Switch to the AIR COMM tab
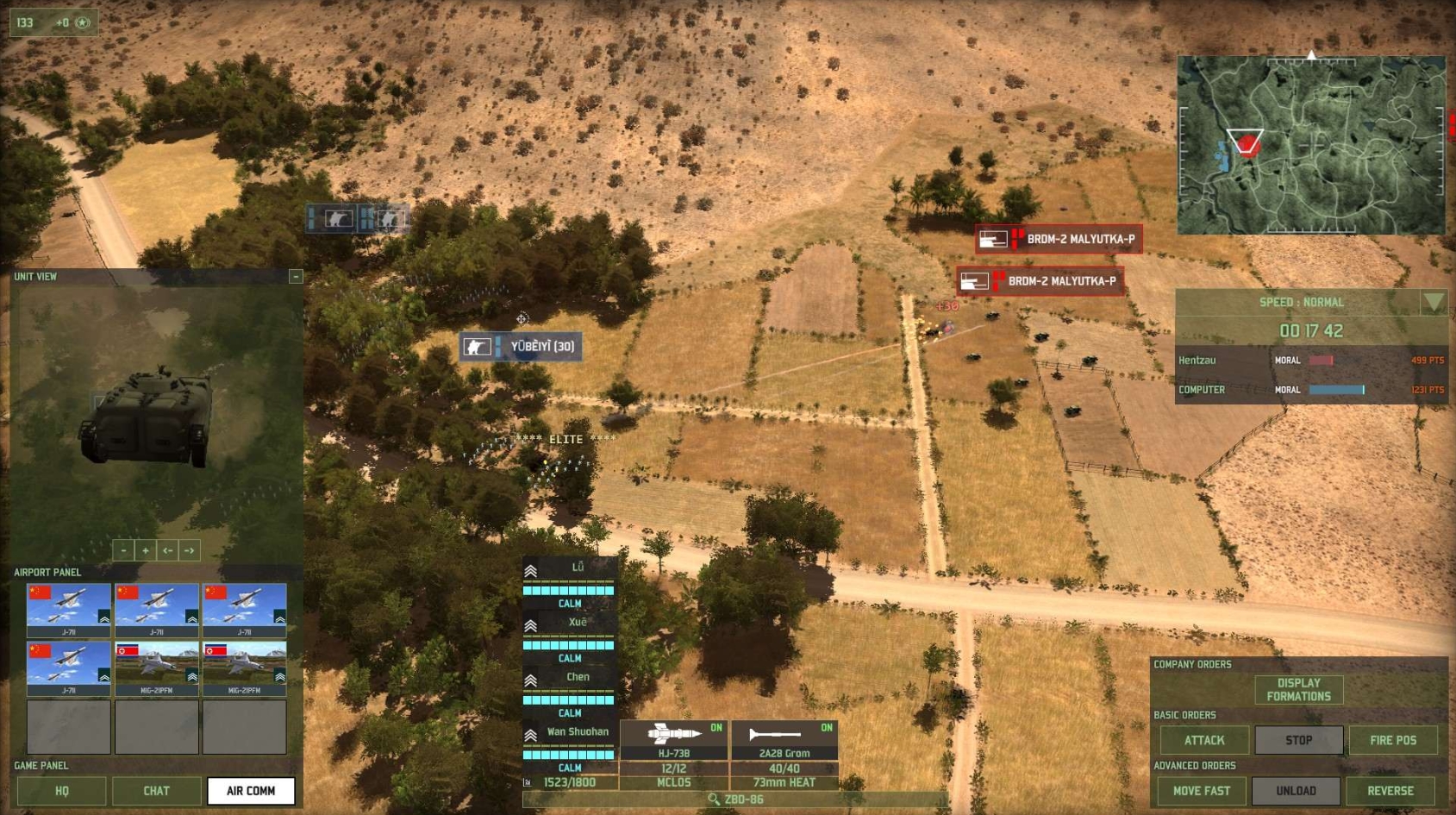This screenshot has height=815, width=1456. (249, 791)
